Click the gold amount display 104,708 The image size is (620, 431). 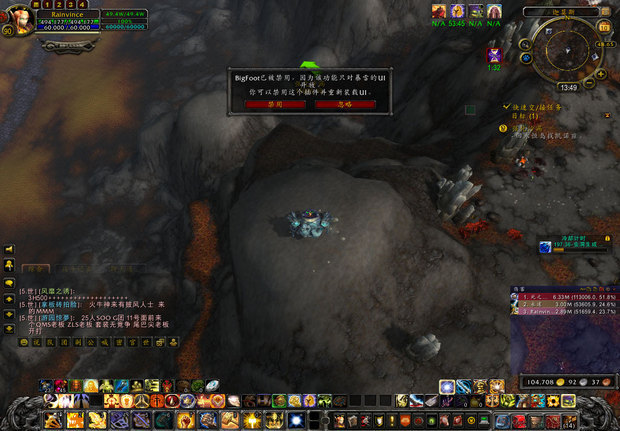[x=543, y=382]
